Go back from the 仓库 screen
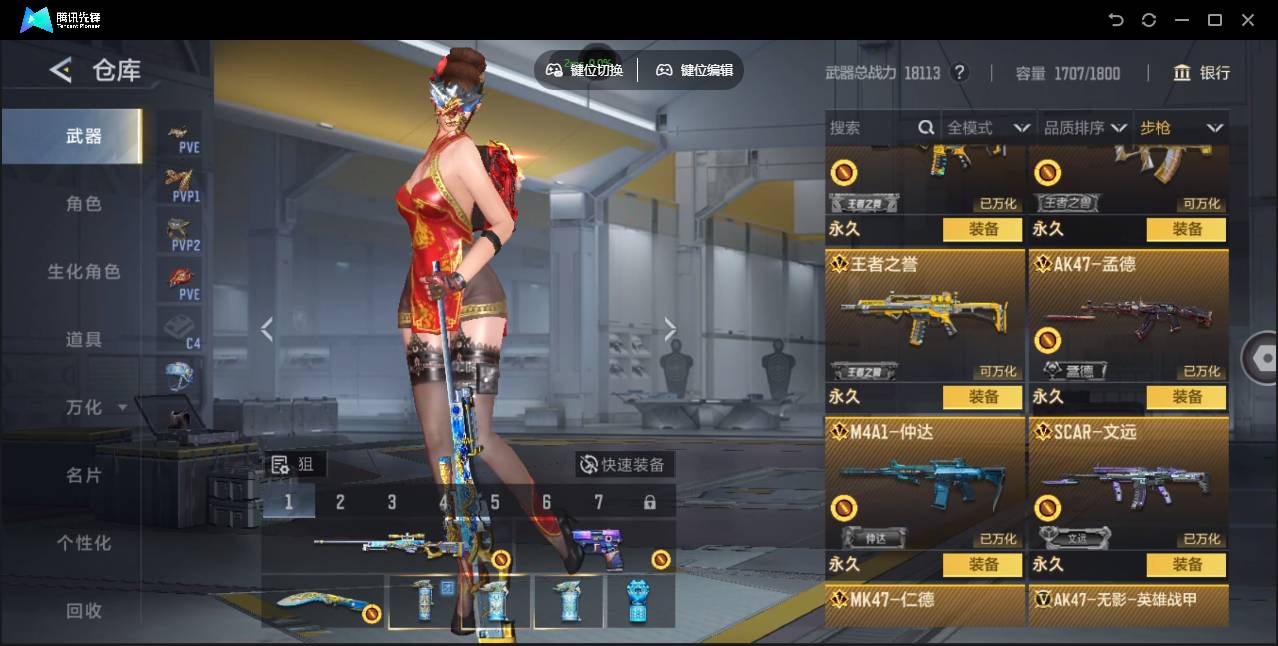 pos(61,70)
